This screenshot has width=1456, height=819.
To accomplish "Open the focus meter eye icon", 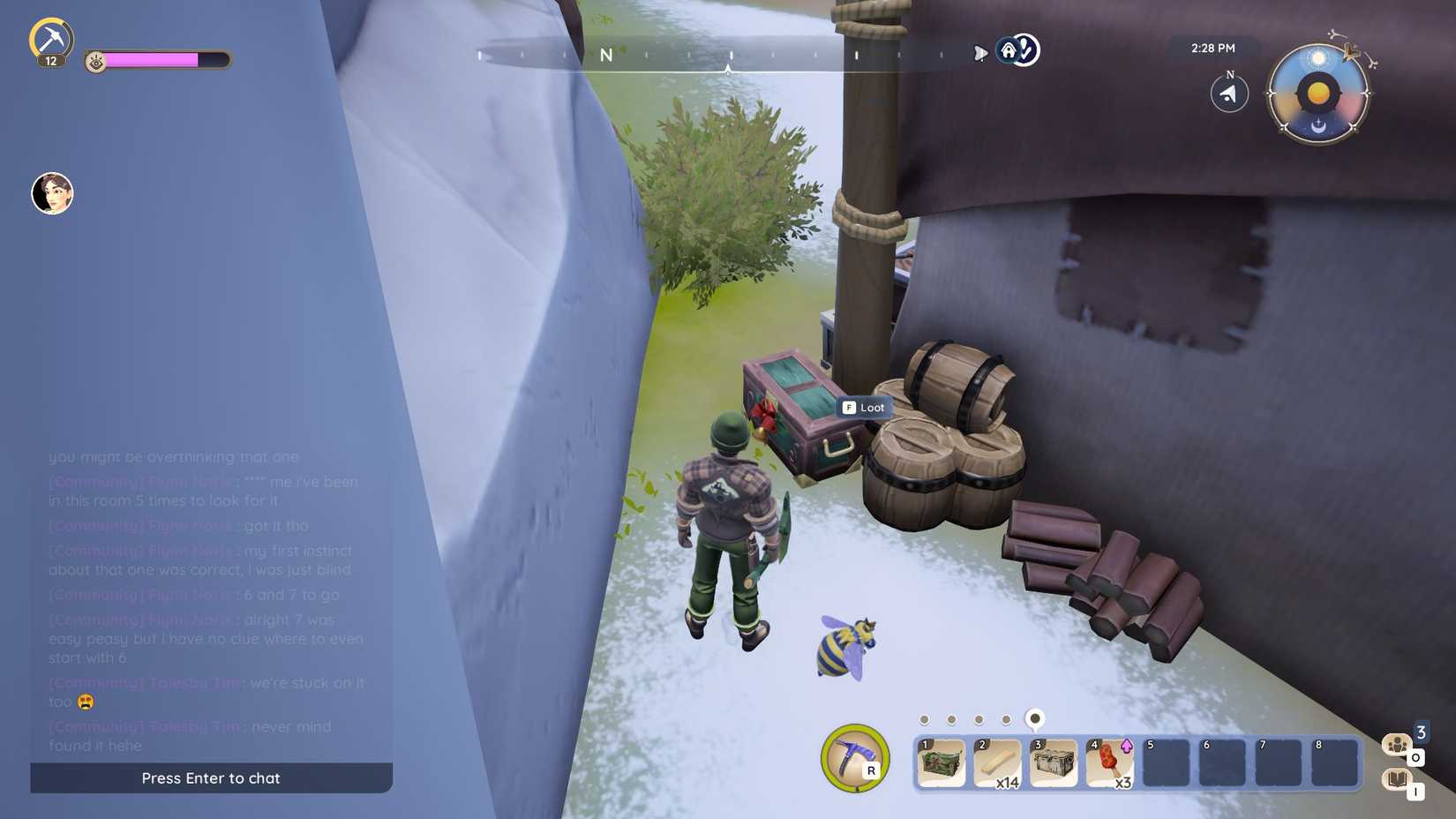I will (97, 60).
